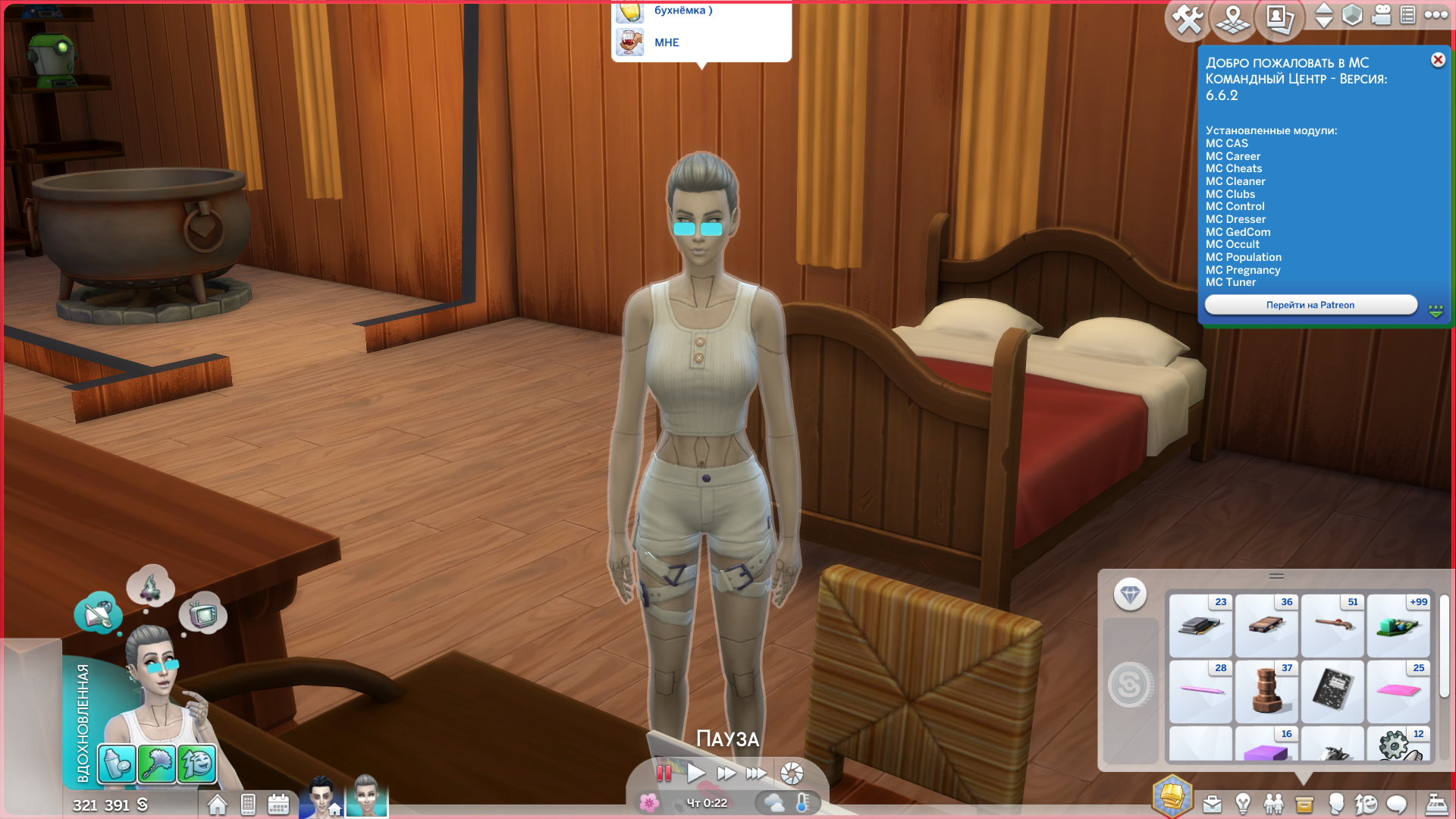Open the camera controls video camera icon
1456x819 pixels.
pos(1382,15)
